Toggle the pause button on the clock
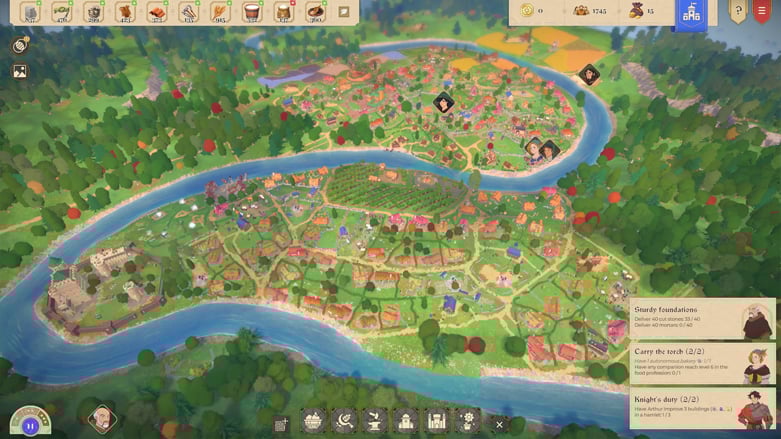Screen dimensions: 781x439 (x=30, y=425)
